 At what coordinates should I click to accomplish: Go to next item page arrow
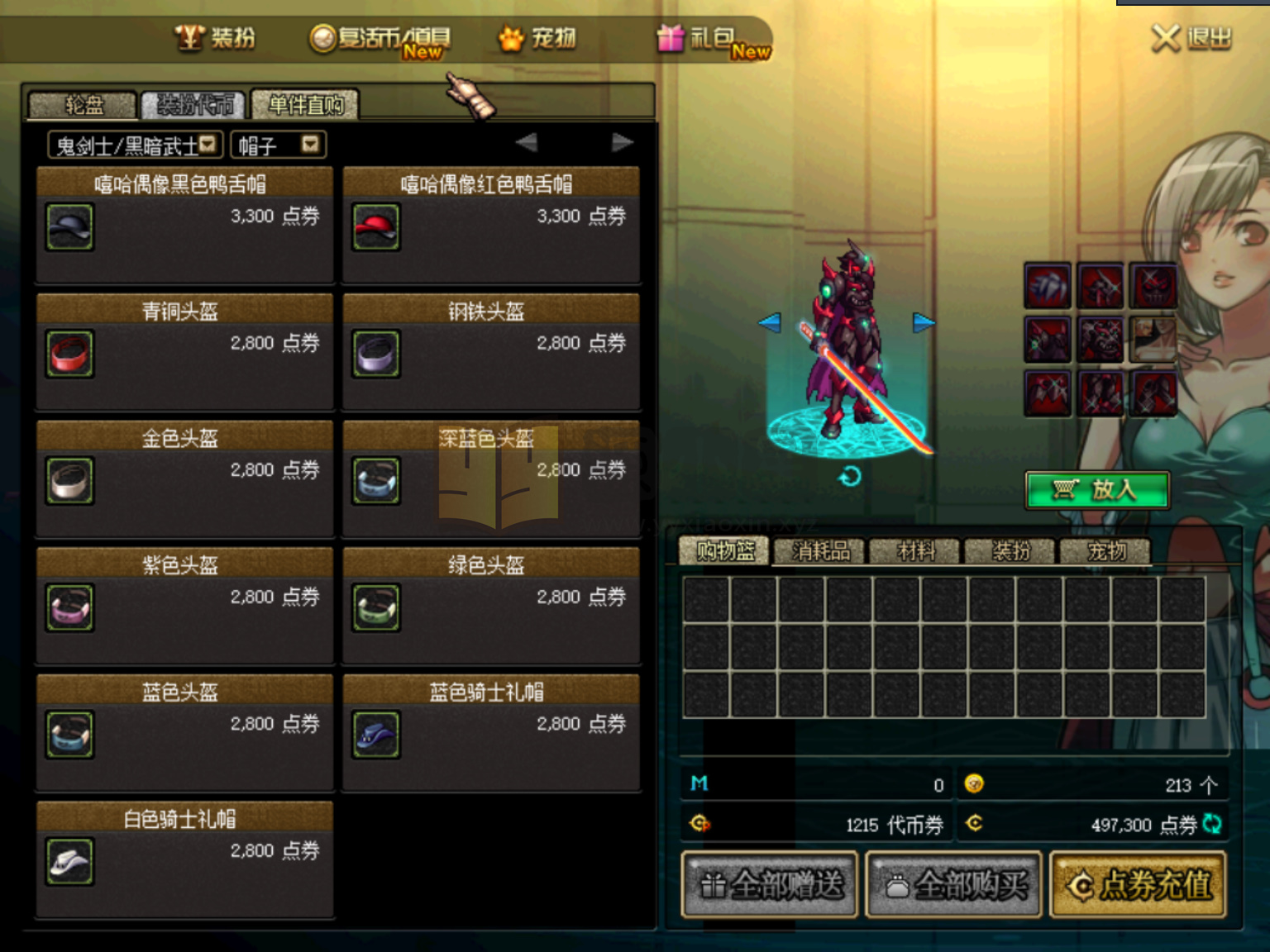[x=622, y=143]
